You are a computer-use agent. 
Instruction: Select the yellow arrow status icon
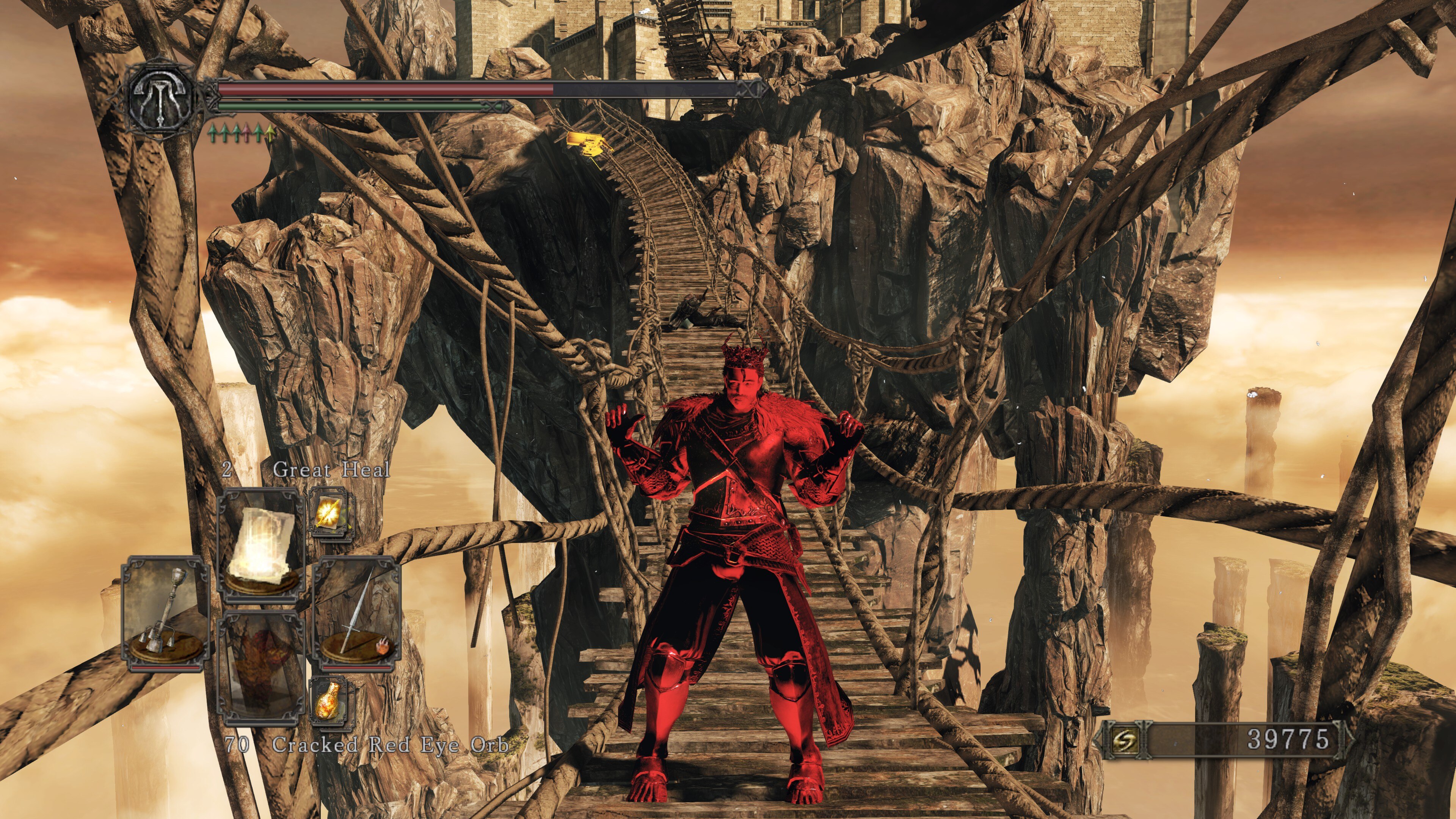(x=270, y=133)
